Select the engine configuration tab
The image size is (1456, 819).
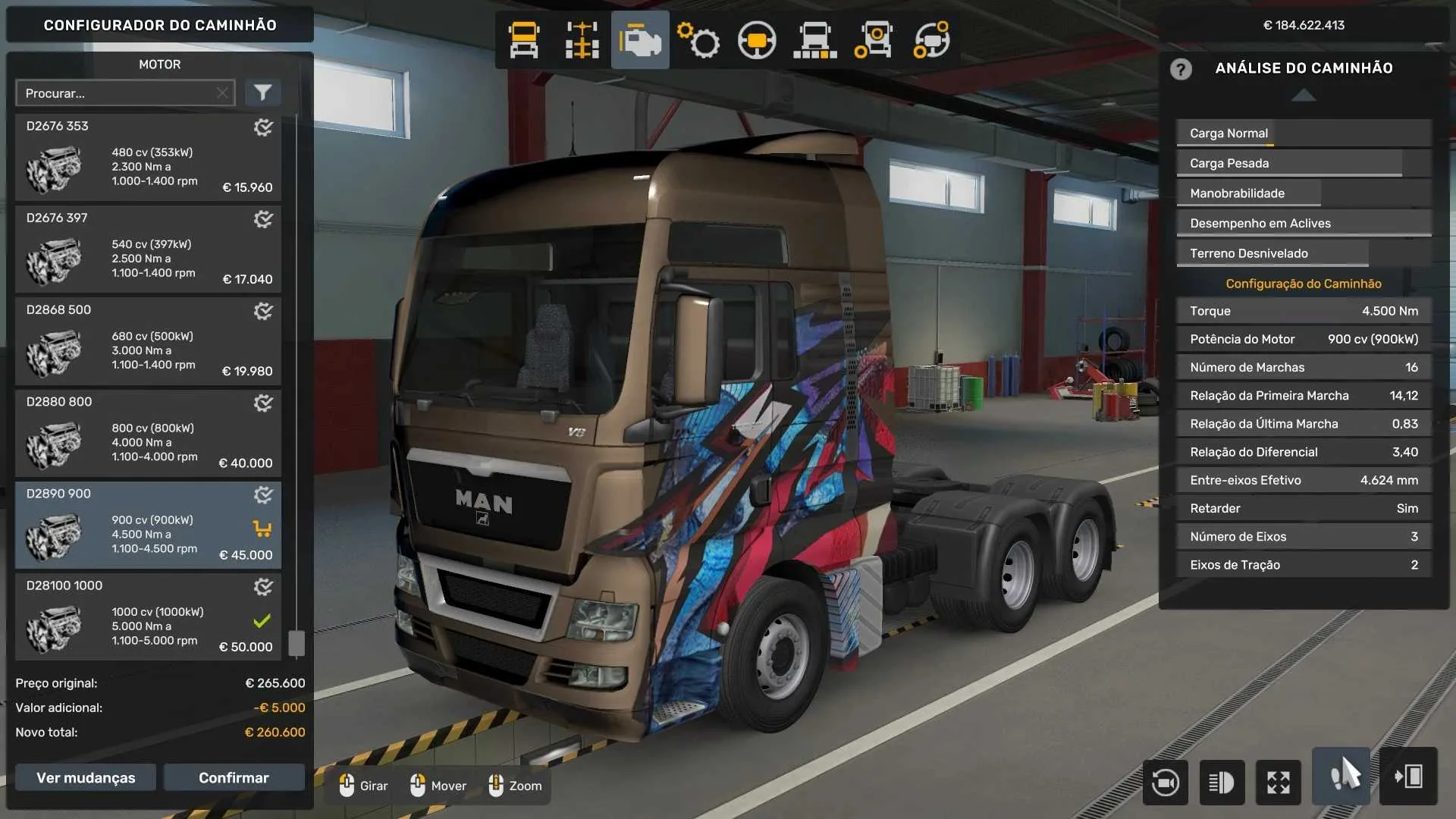click(x=640, y=39)
